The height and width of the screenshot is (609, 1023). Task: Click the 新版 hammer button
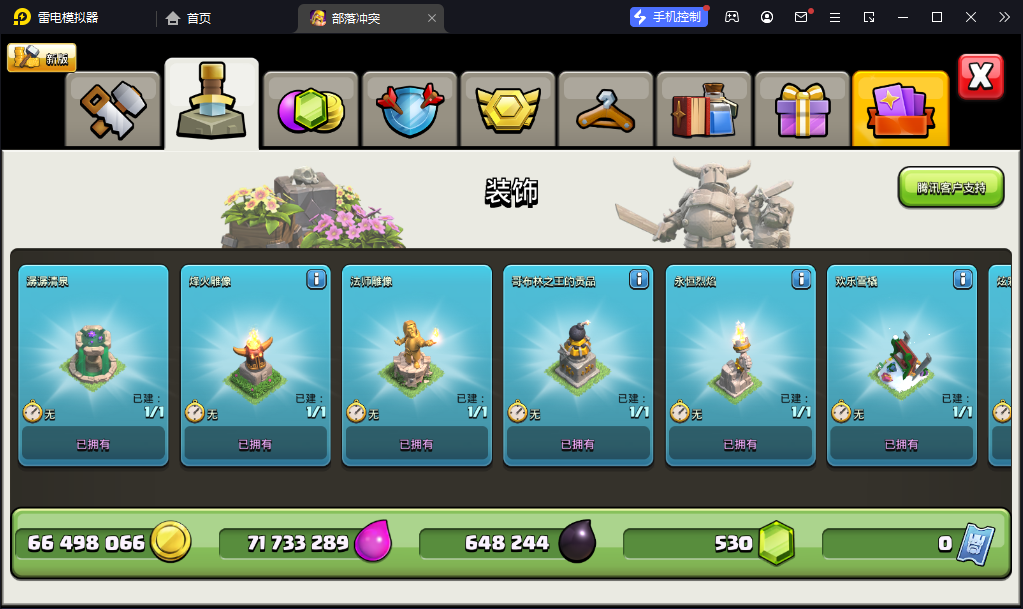tap(42, 58)
